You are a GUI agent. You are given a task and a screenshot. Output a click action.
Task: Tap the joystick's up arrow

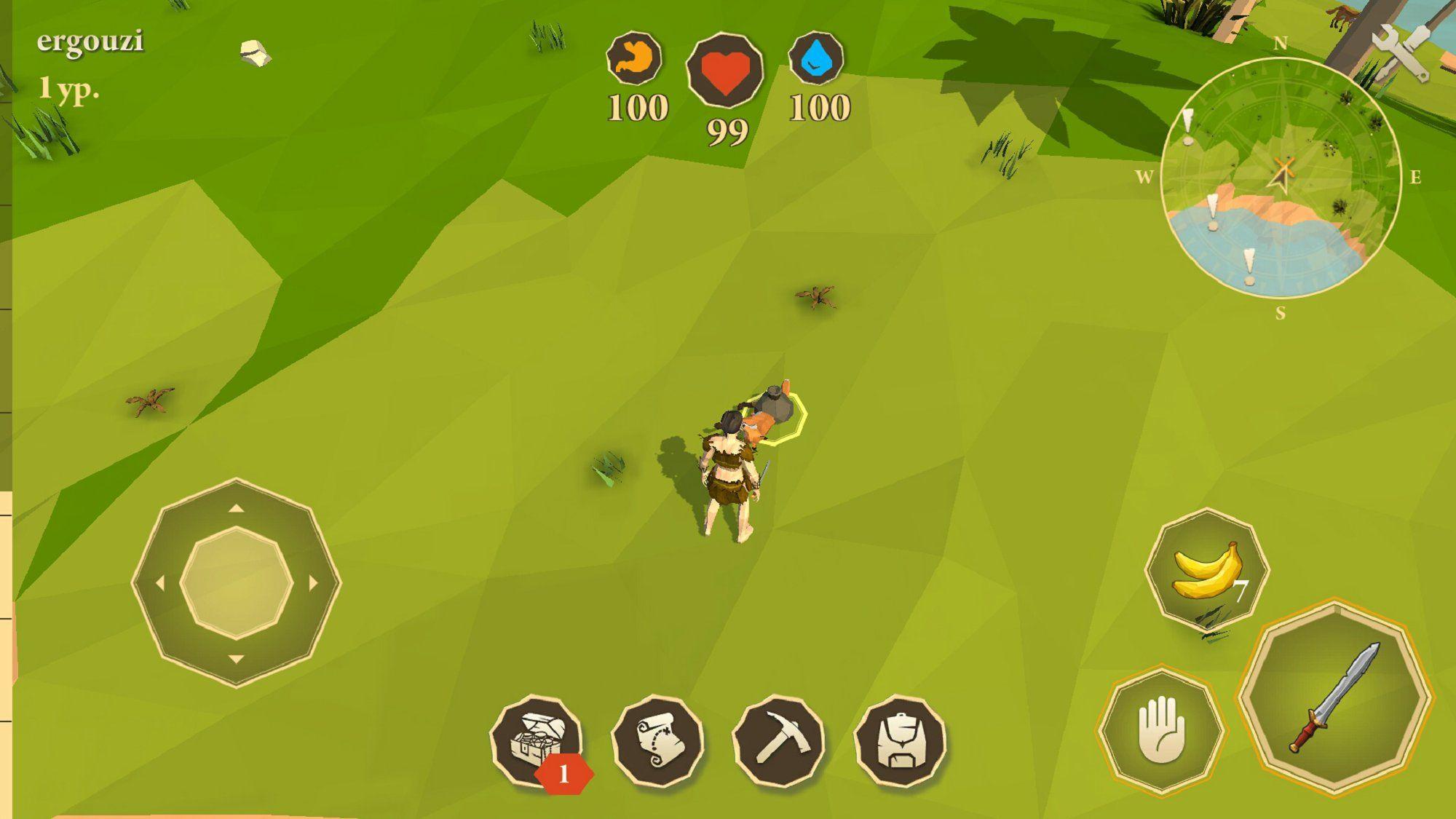click(x=236, y=508)
